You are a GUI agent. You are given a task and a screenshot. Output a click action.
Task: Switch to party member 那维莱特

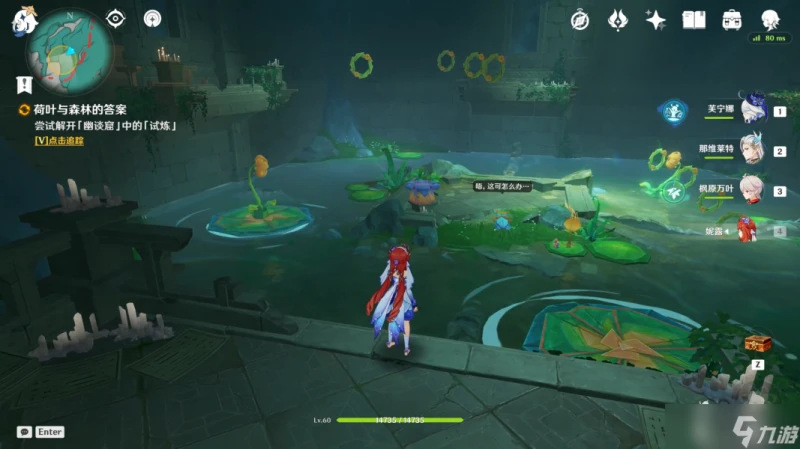coord(752,150)
